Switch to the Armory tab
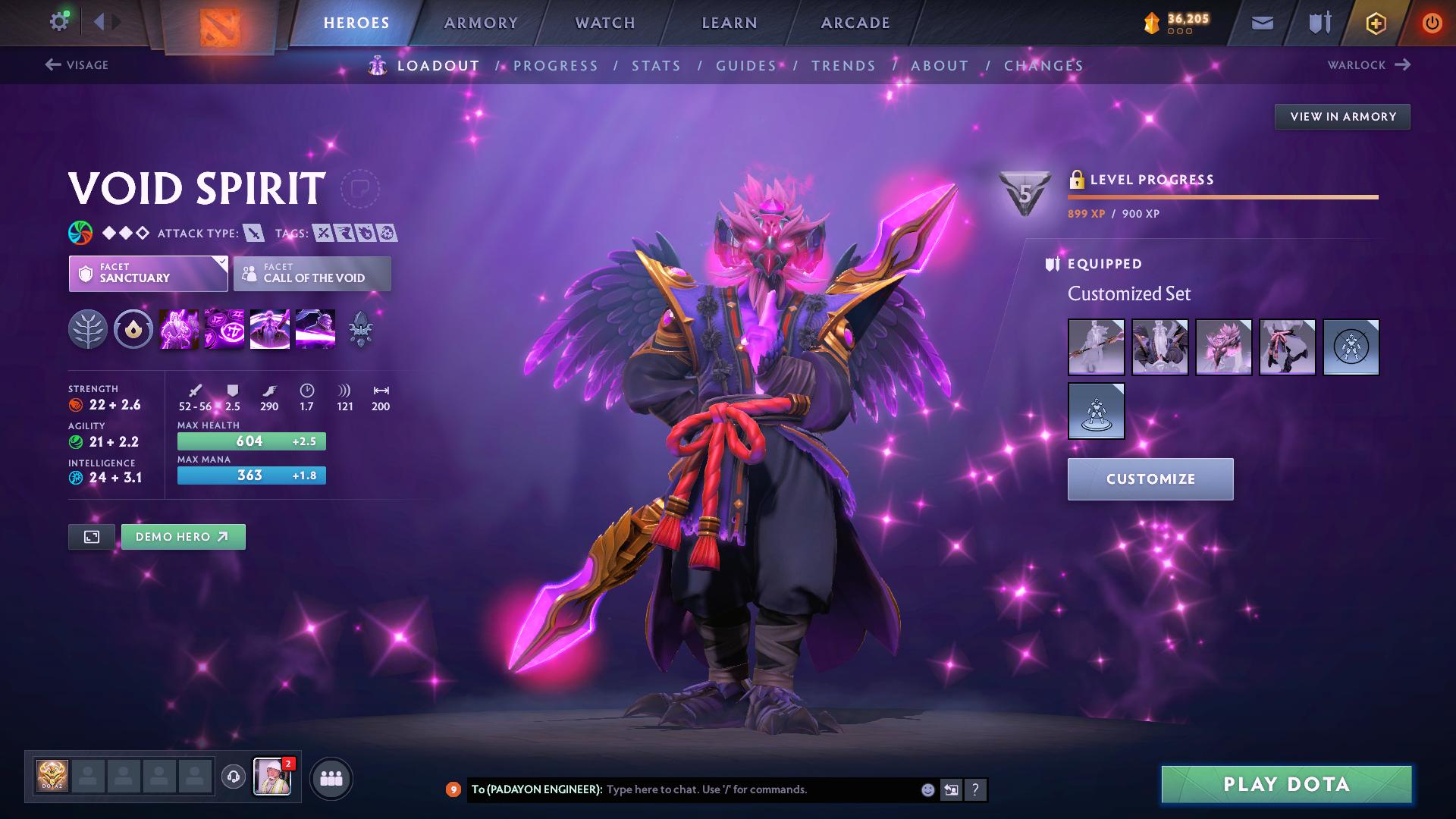 click(481, 23)
